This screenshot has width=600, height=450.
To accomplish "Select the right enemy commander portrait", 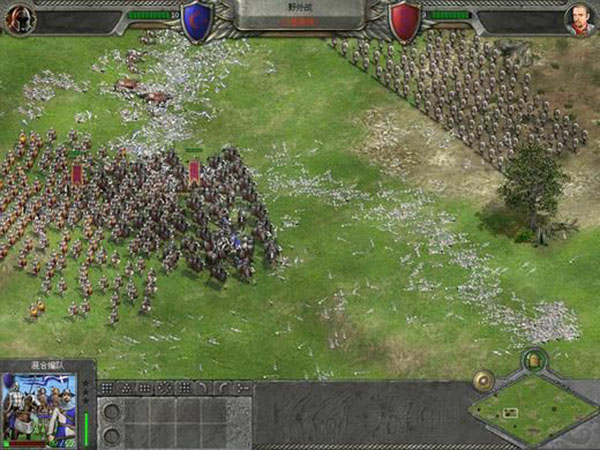I will (578, 18).
